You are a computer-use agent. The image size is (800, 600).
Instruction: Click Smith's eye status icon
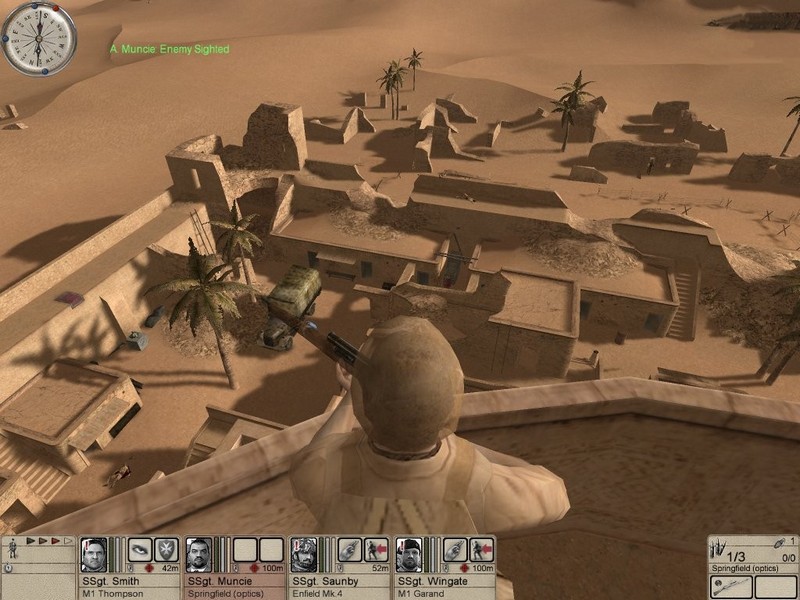pyautogui.click(x=140, y=550)
